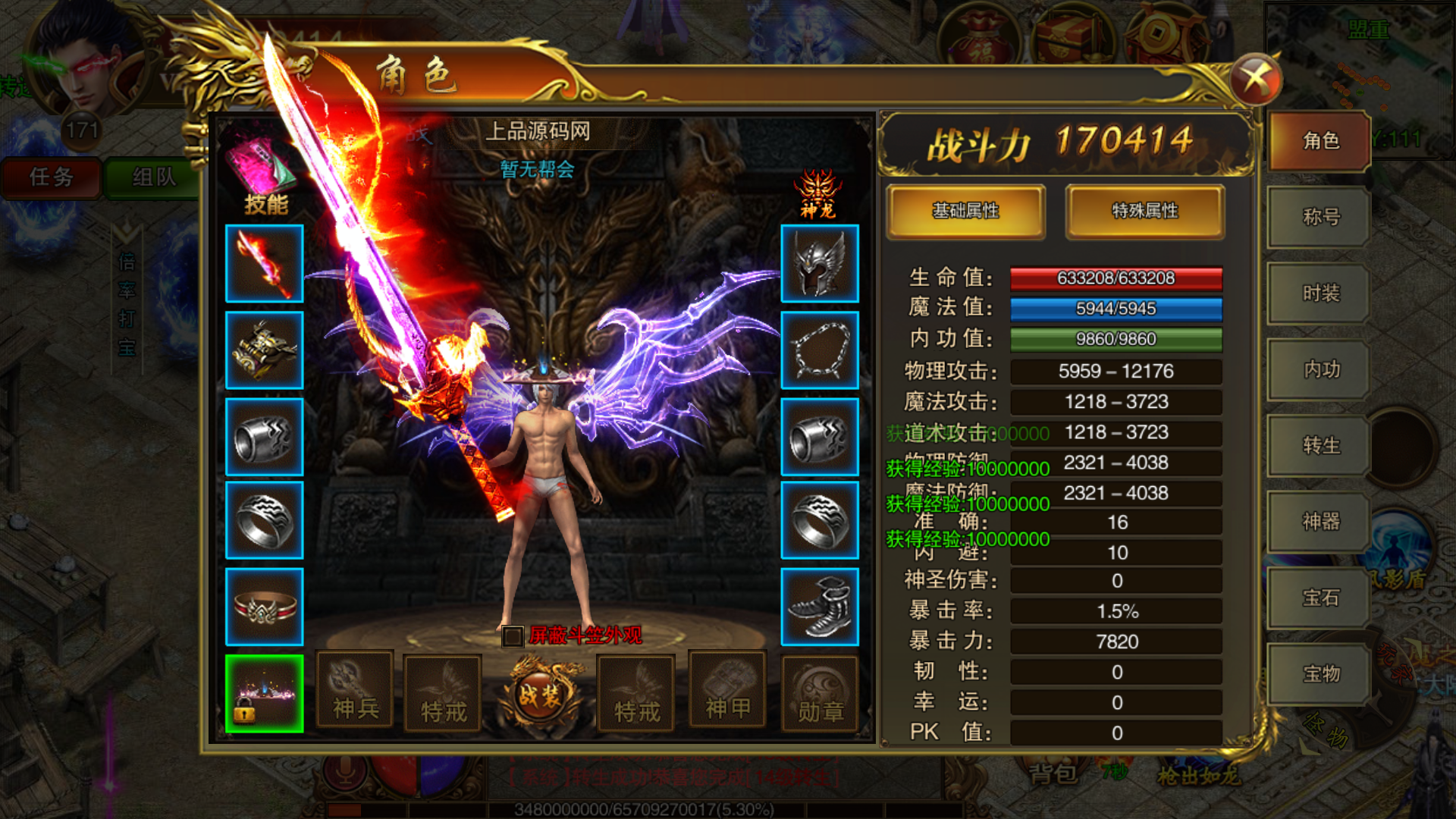
Task: Tap the 神龙 dragon icon
Action: point(817,194)
